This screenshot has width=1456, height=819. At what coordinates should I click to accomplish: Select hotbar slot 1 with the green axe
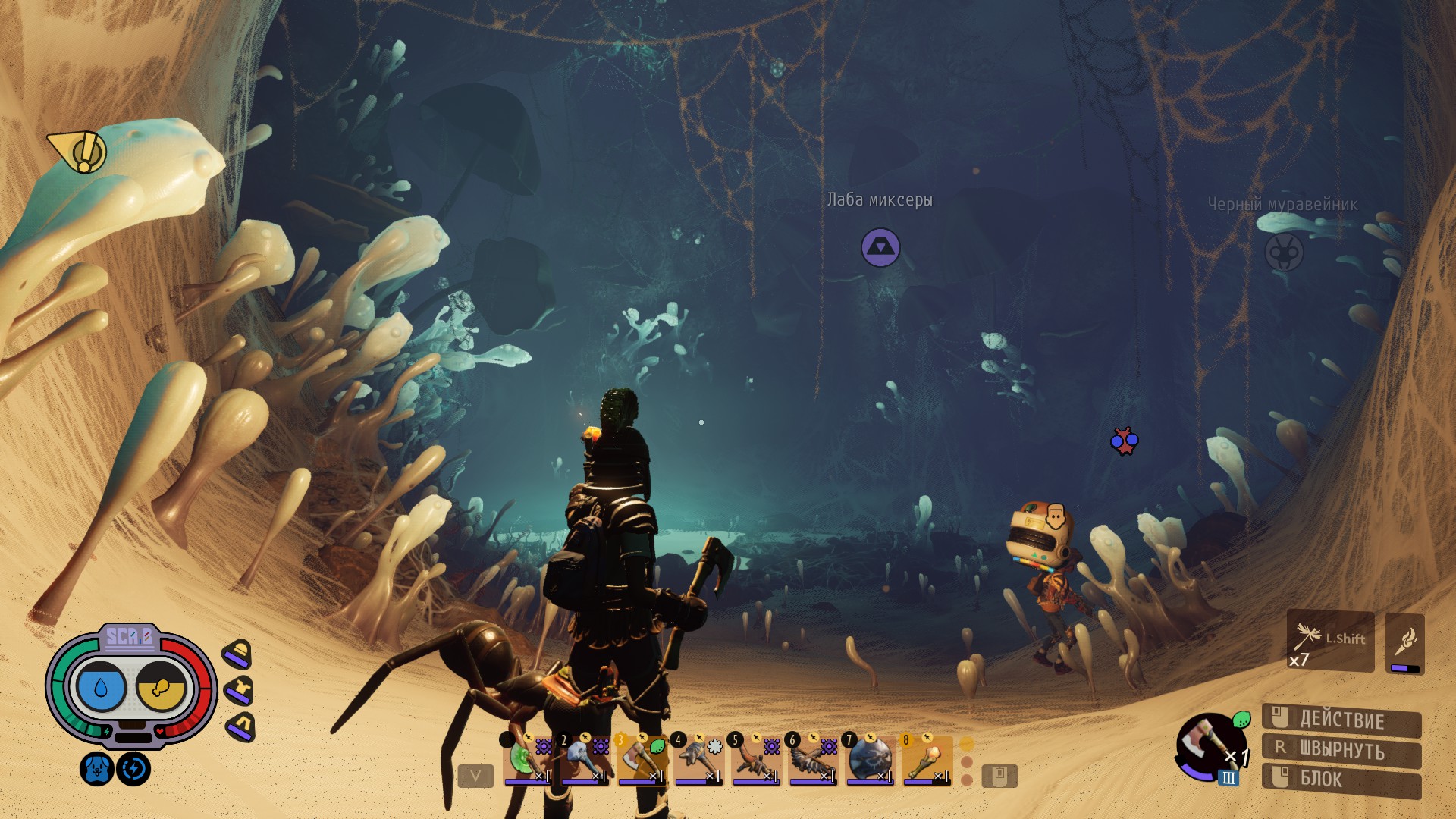[x=526, y=759]
